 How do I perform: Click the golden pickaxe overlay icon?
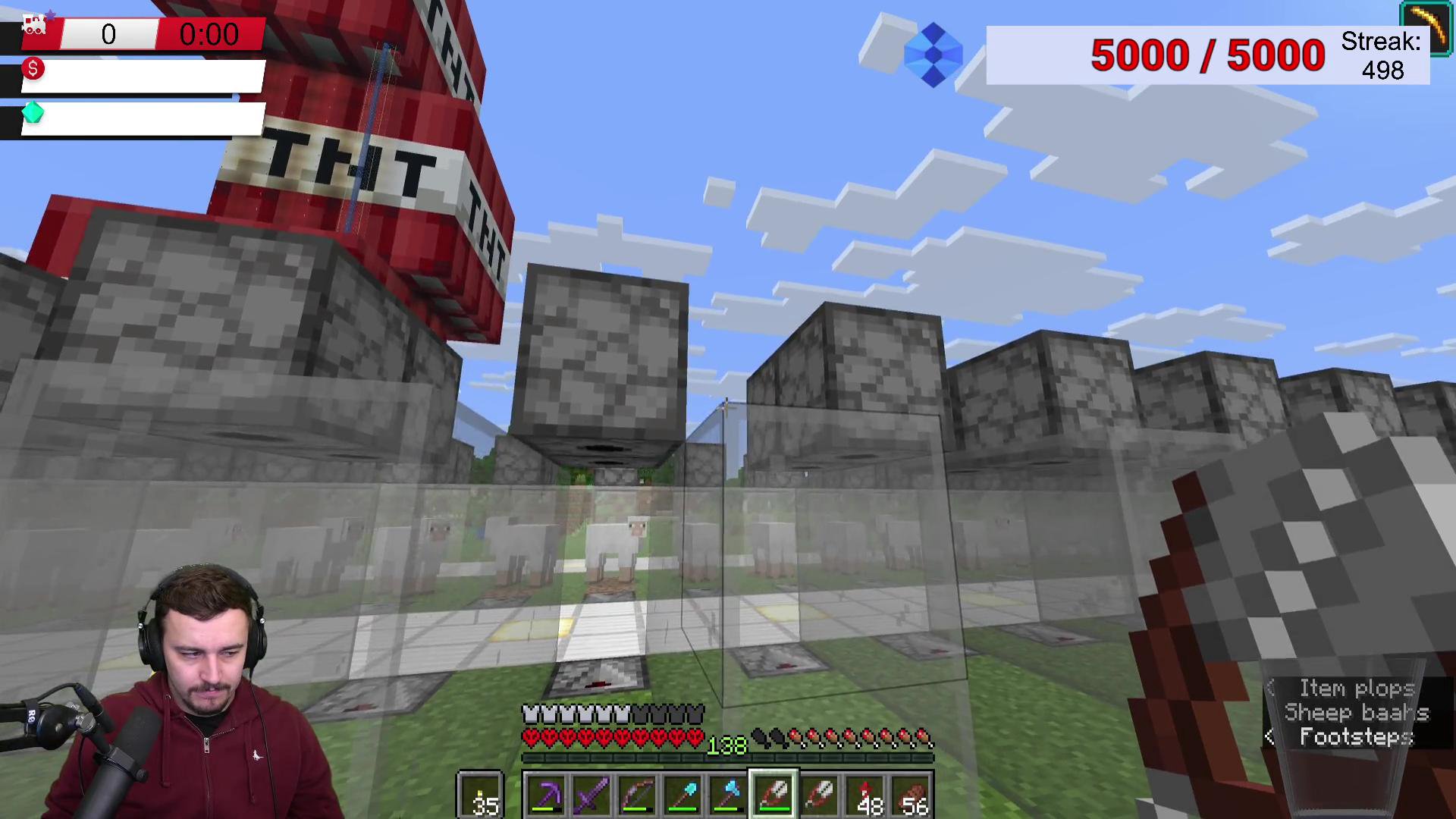(x=1426, y=27)
